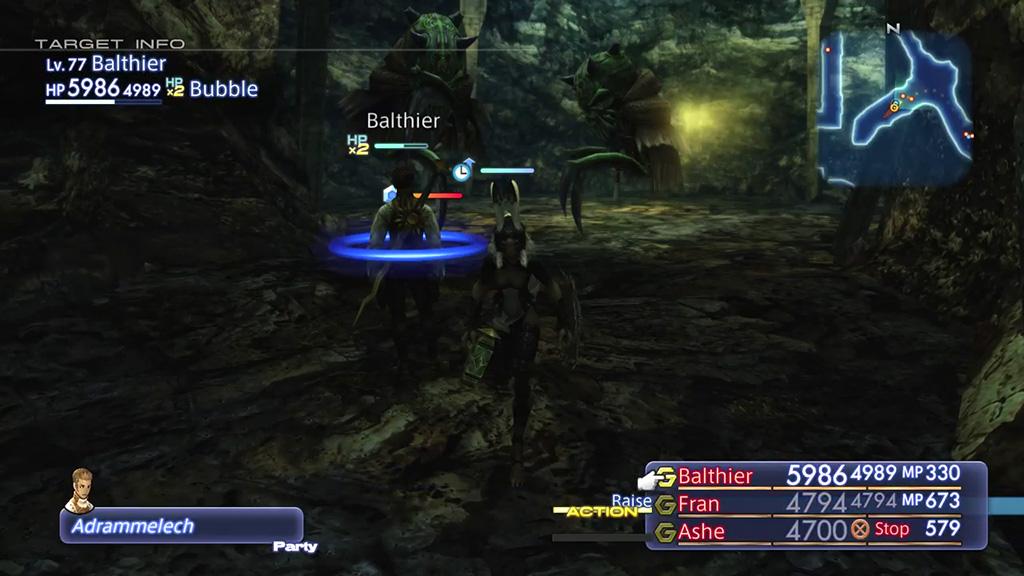Select Balthier in the party list

(715, 476)
